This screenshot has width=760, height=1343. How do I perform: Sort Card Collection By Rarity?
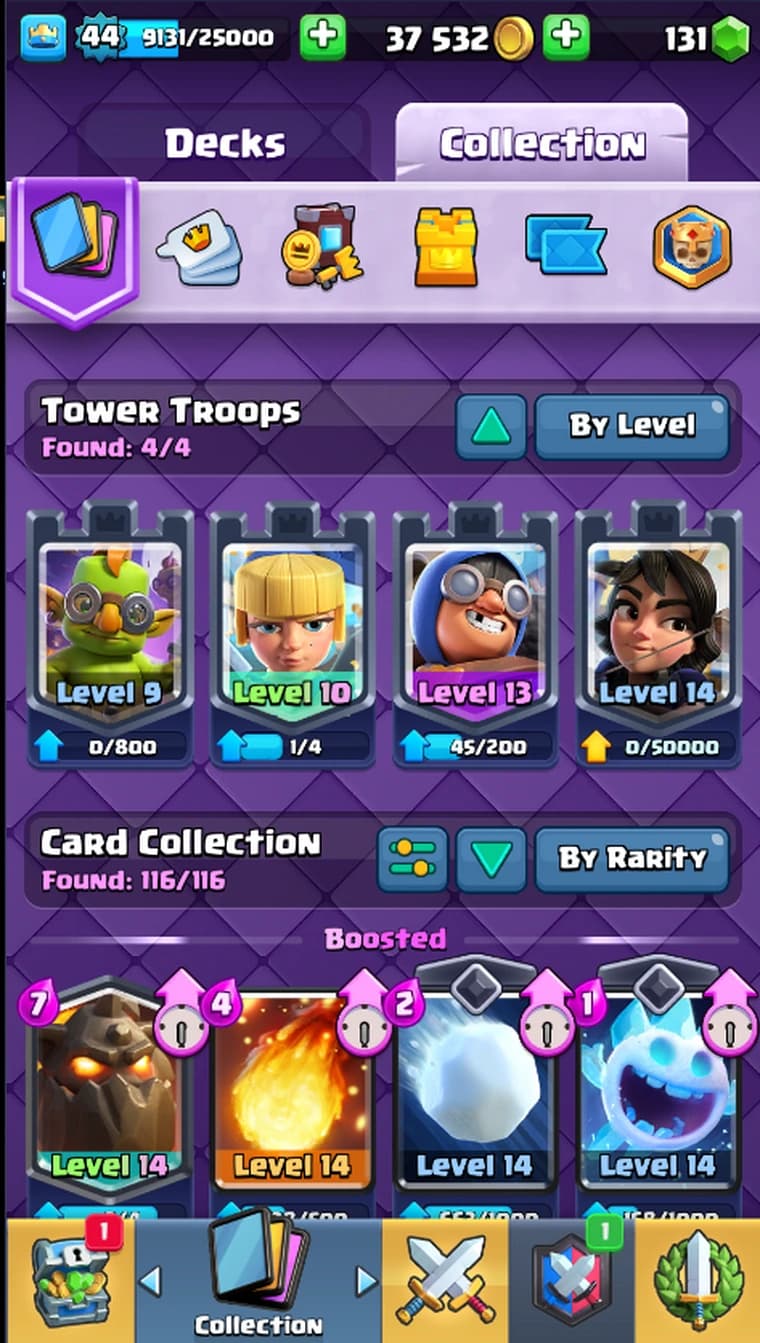632,858
